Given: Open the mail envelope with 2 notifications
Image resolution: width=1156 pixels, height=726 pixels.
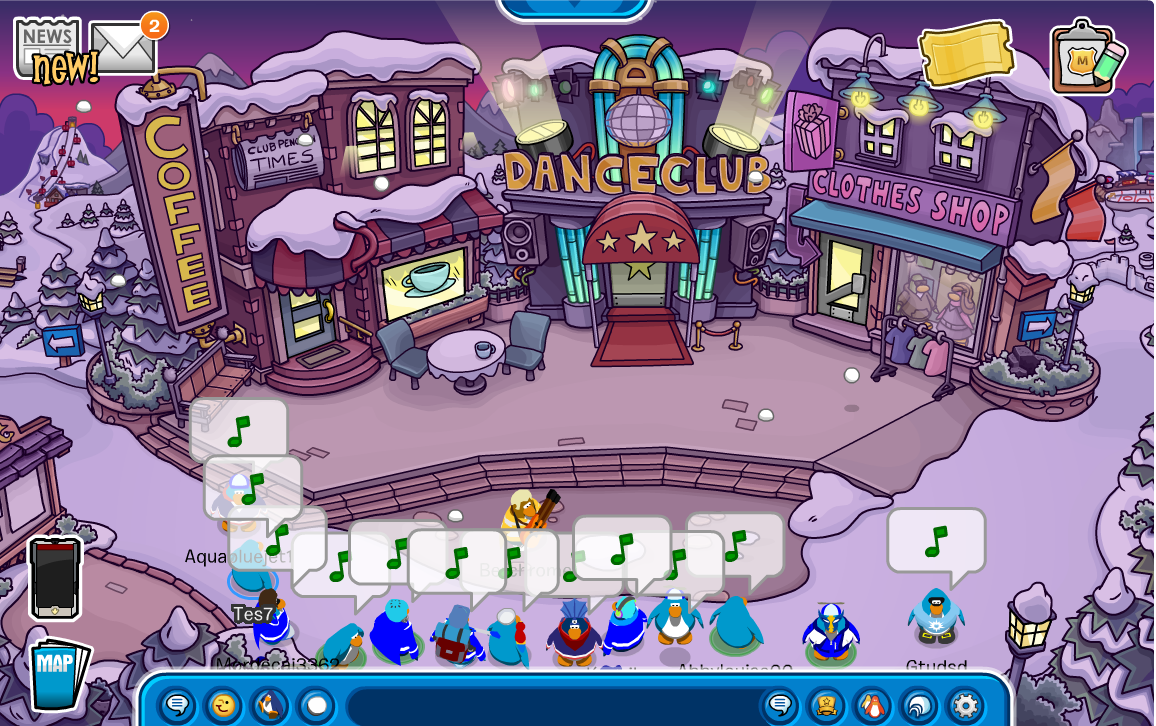Looking at the screenshot, I should (x=123, y=47).
